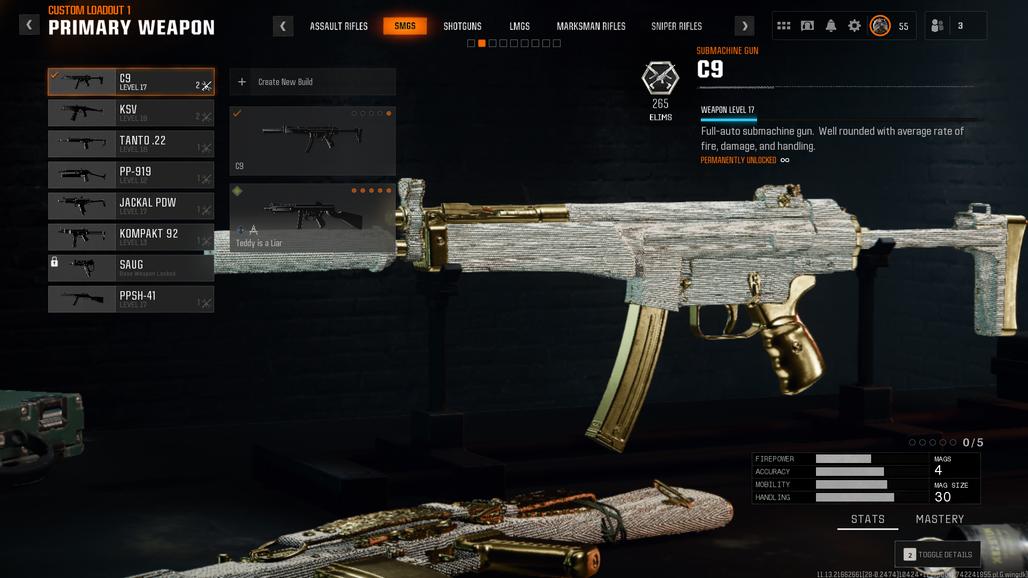The width and height of the screenshot is (1028, 578).
Task: Go back using the top-left arrow
Action: click(x=29, y=24)
